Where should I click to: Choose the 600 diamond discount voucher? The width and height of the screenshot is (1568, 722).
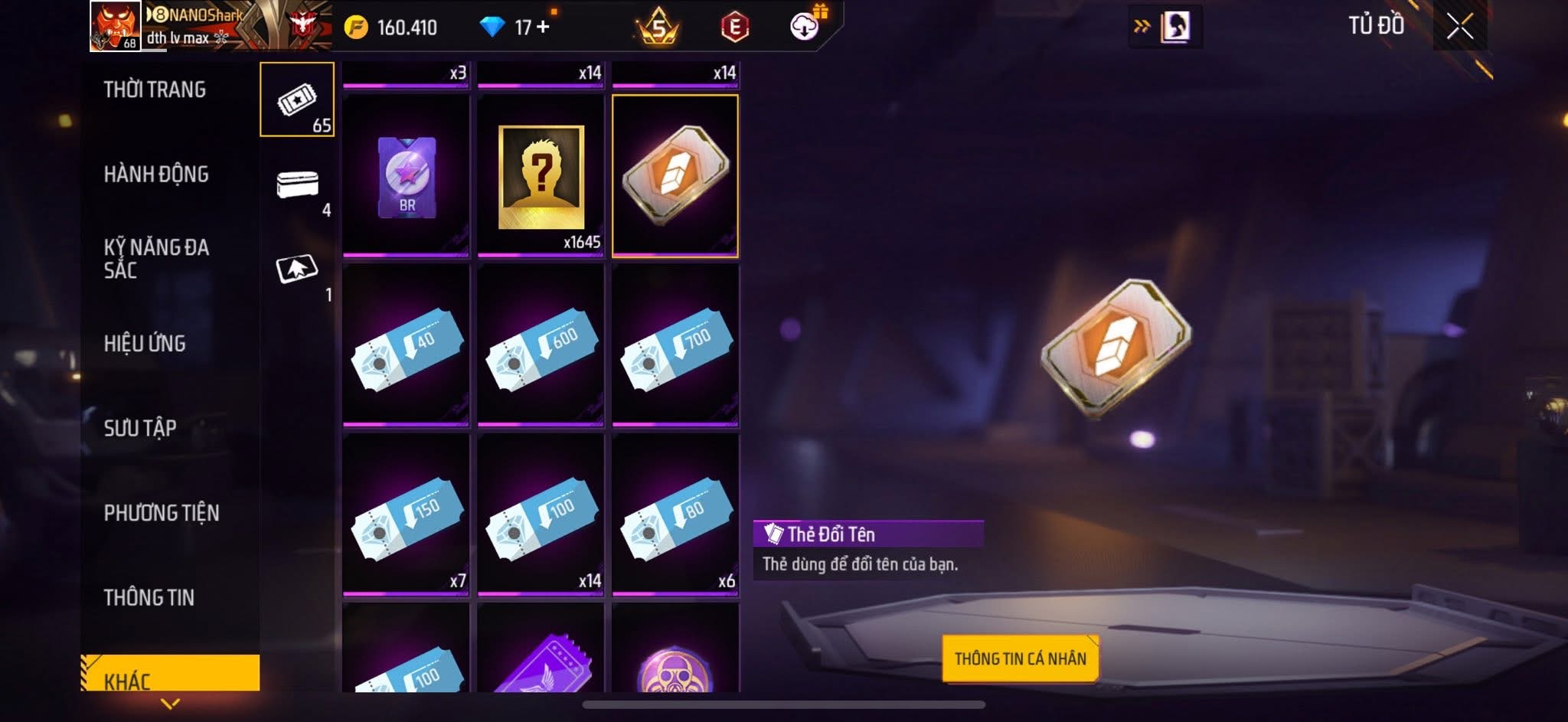click(x=541, y=346)
